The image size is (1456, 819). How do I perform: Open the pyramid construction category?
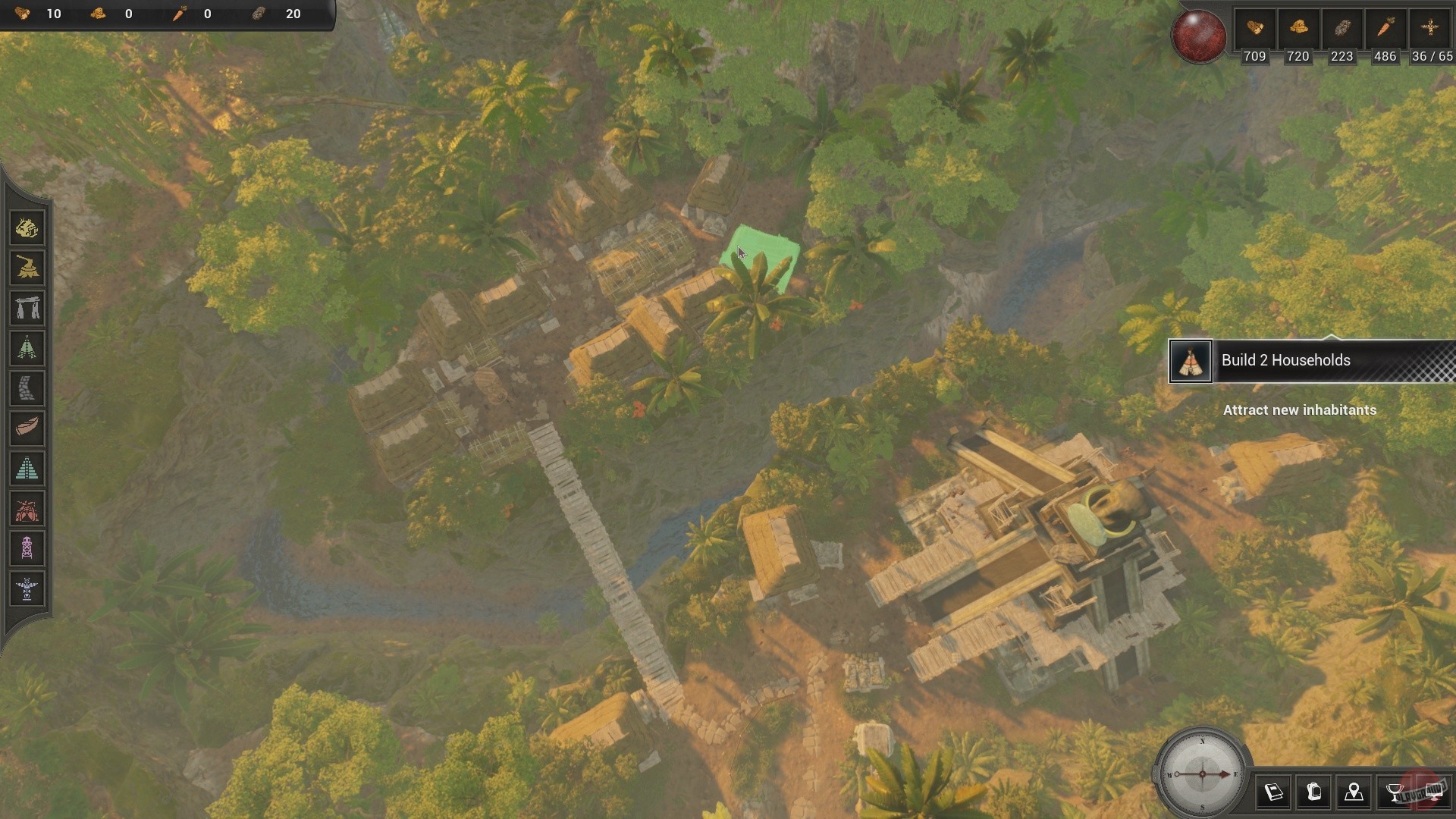pos(27,469)
